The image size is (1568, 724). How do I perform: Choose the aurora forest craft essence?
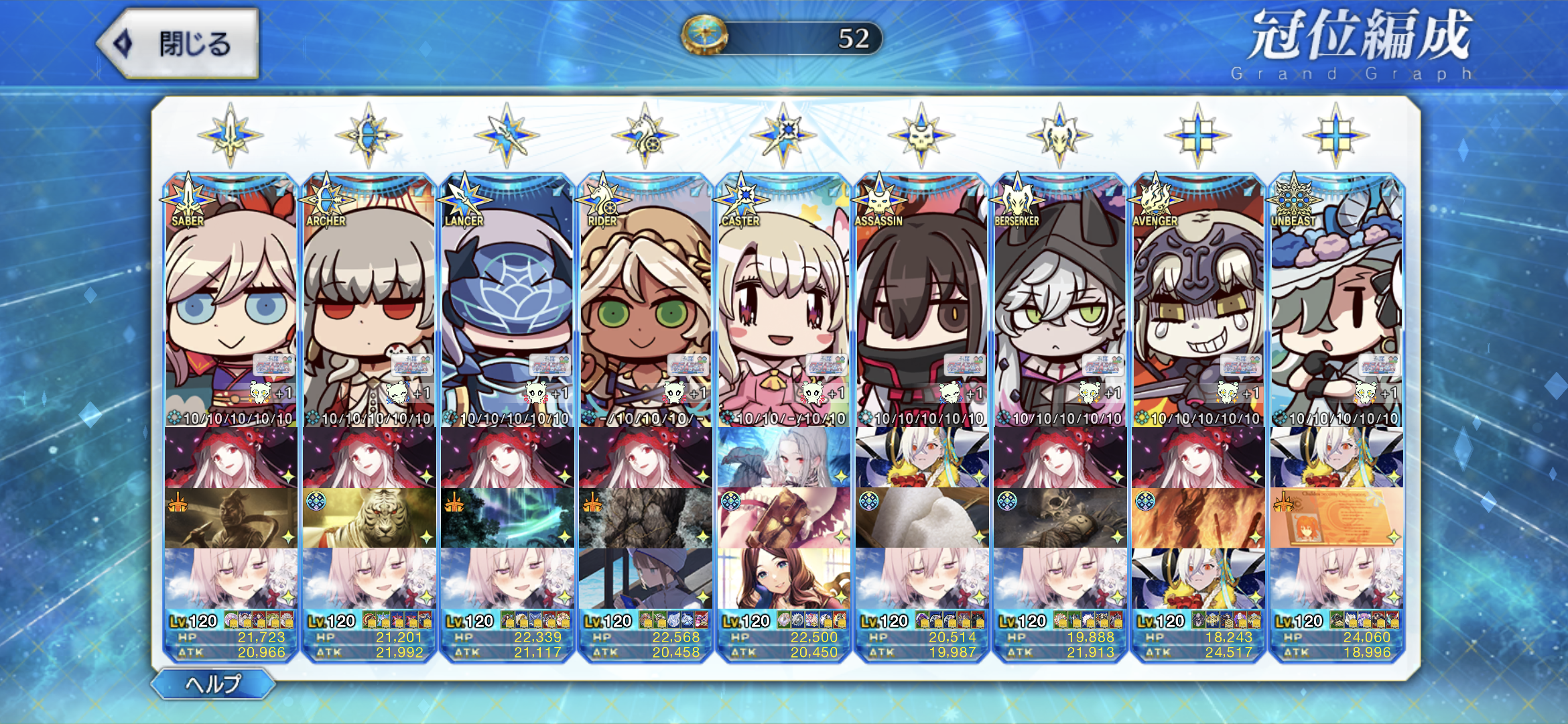pyautogui.click(x=507, y=518)
